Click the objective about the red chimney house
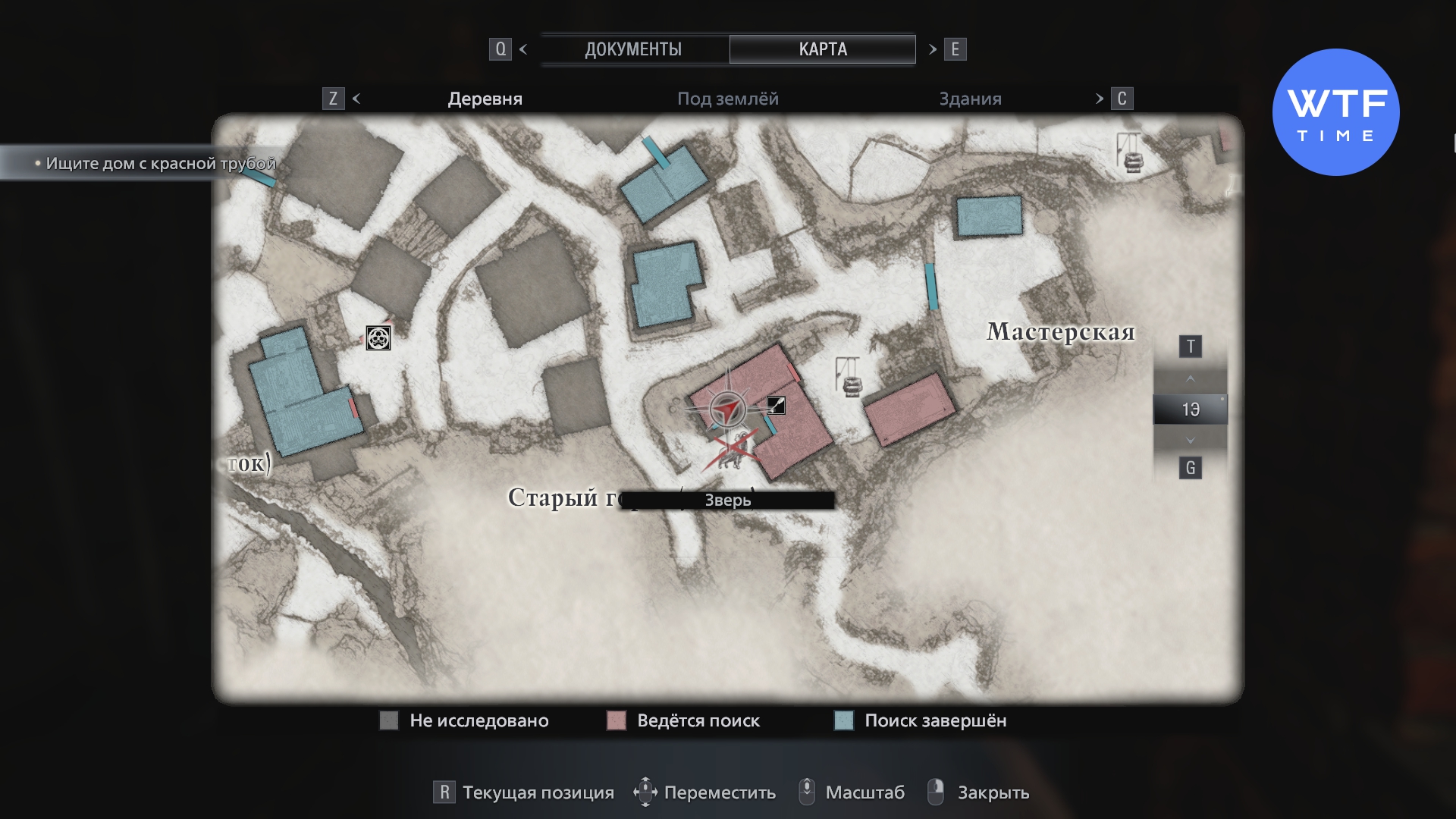Screen dimensions: 1456x819 point(160,163)
